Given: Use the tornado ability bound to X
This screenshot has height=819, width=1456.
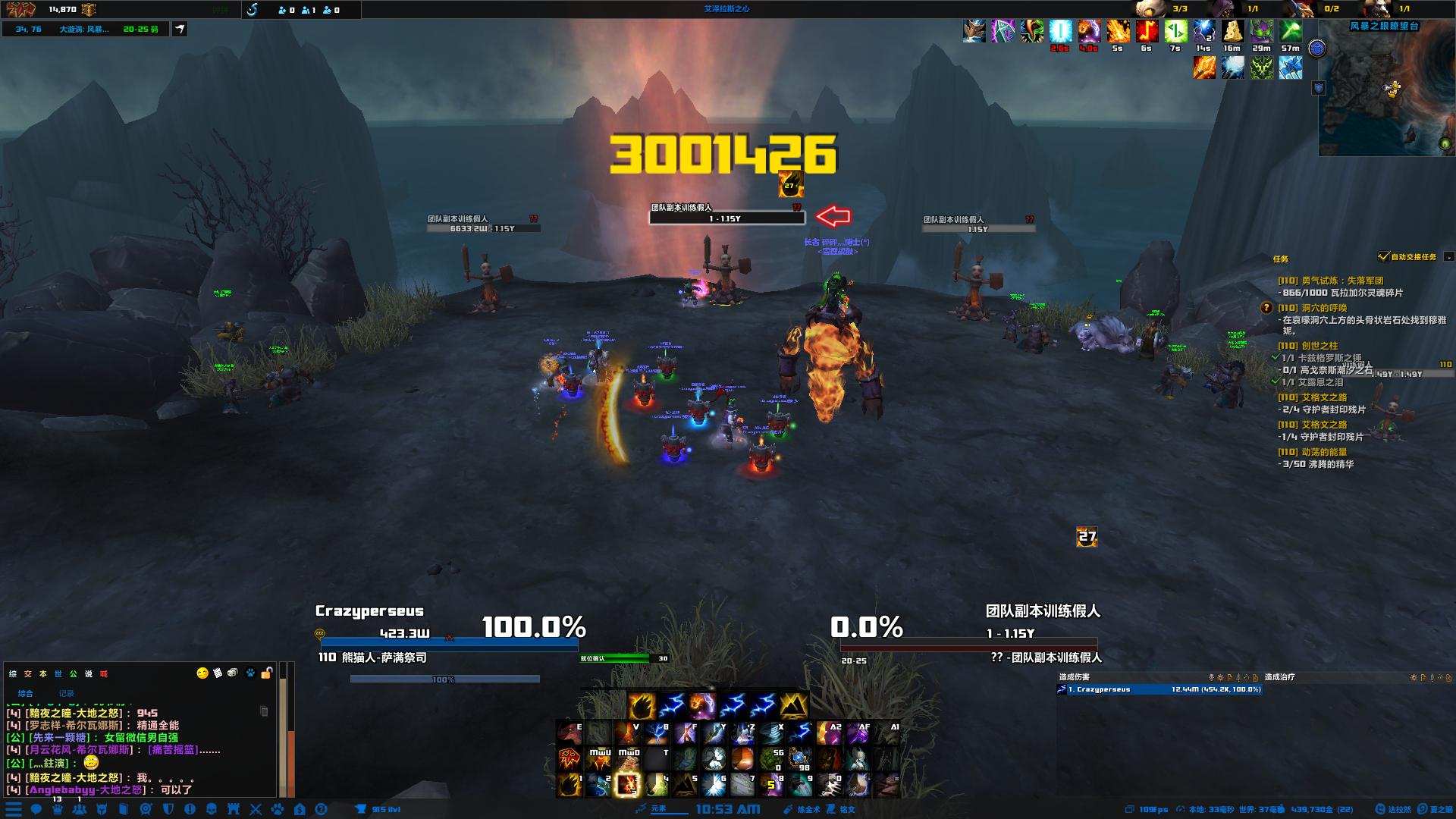Looking at the screenshot, I should (771, 733).
